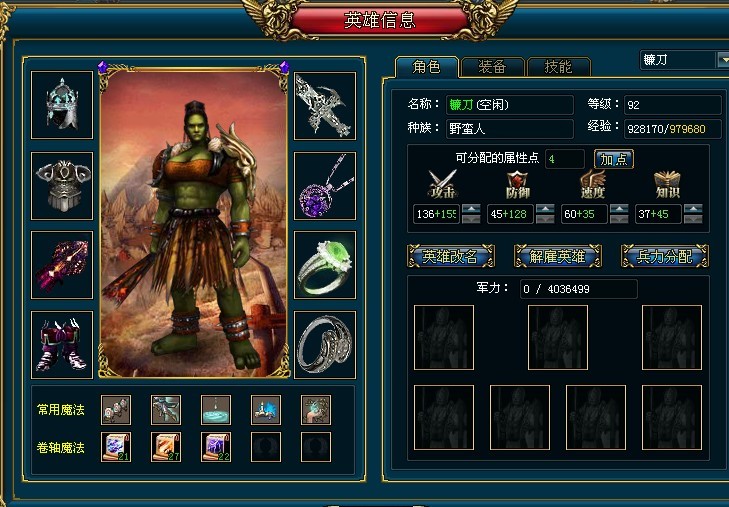
Task: Cast the water droplet ripple spell
Action: pos(216,409)
